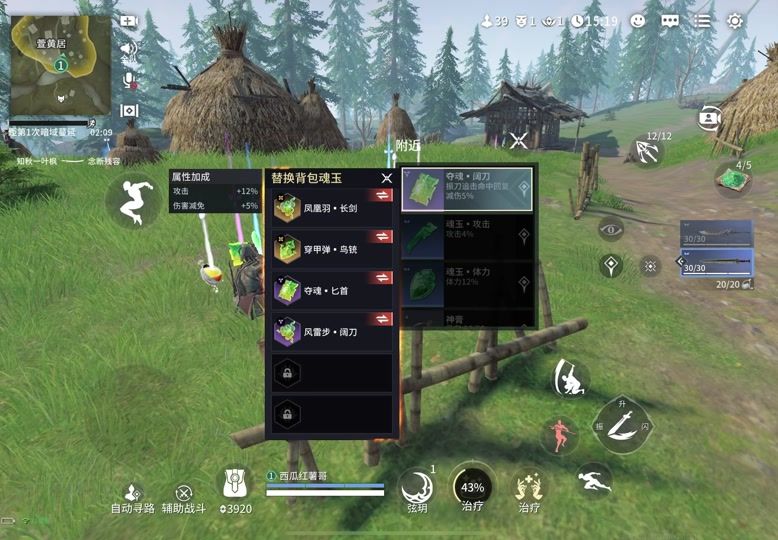Open the settings gear

[x=735, y=20]
